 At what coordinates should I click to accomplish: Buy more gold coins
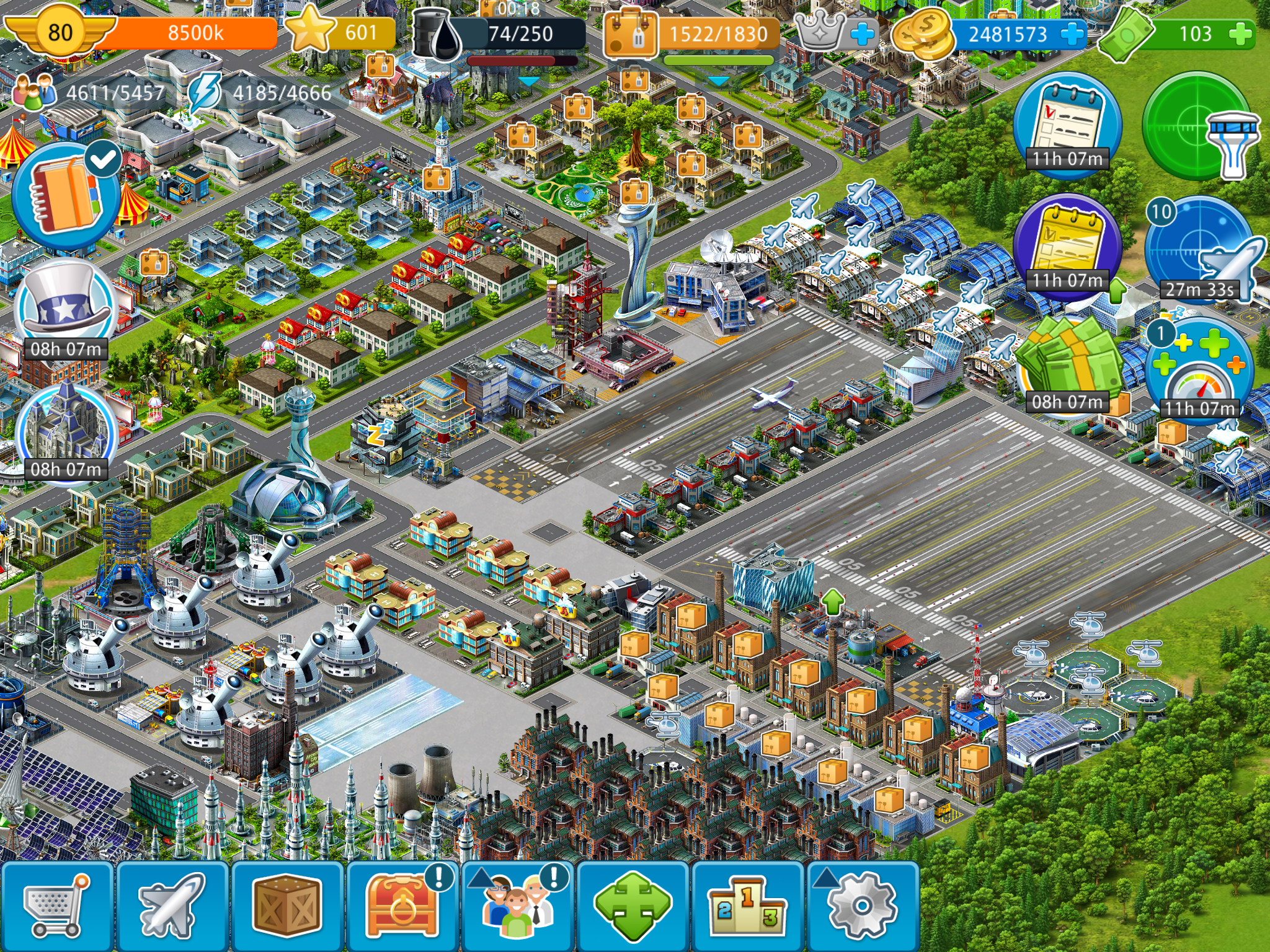click(1072, 34)
